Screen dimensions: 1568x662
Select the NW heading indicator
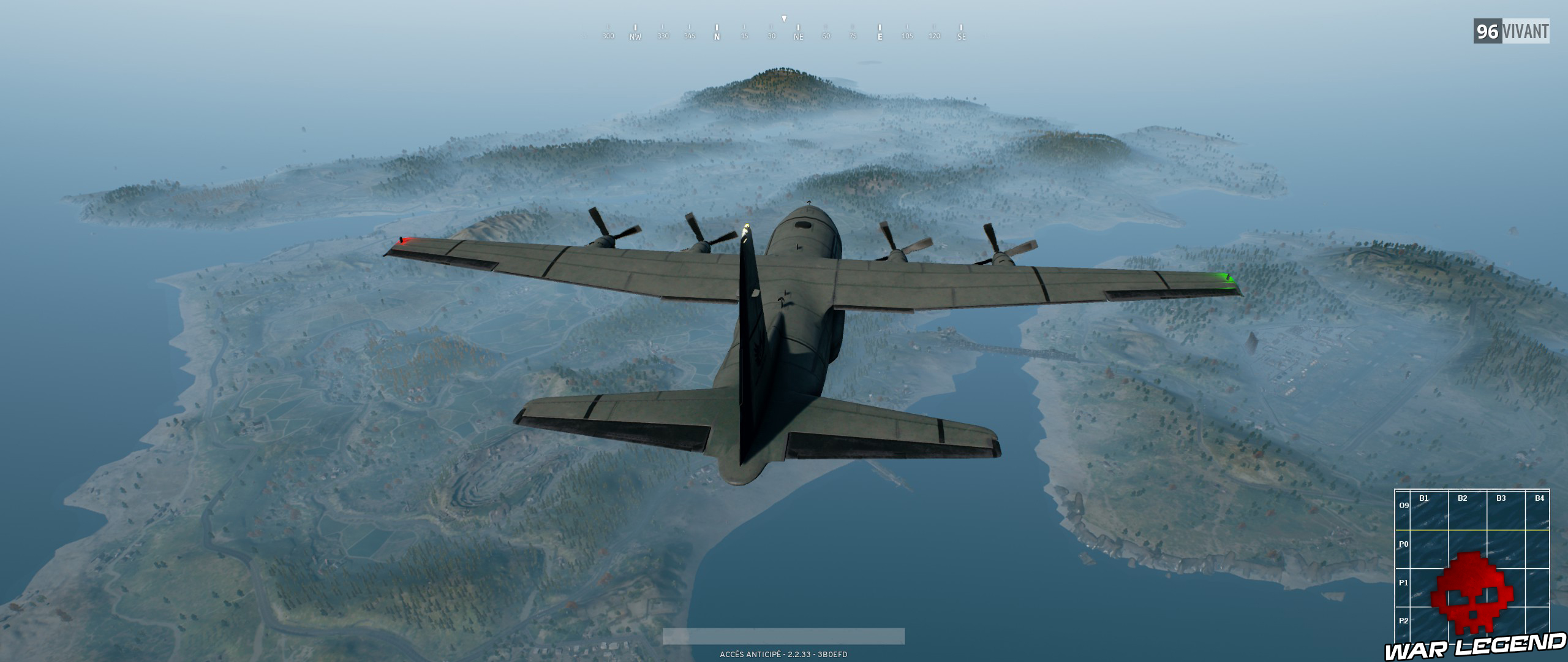point(635,35)
